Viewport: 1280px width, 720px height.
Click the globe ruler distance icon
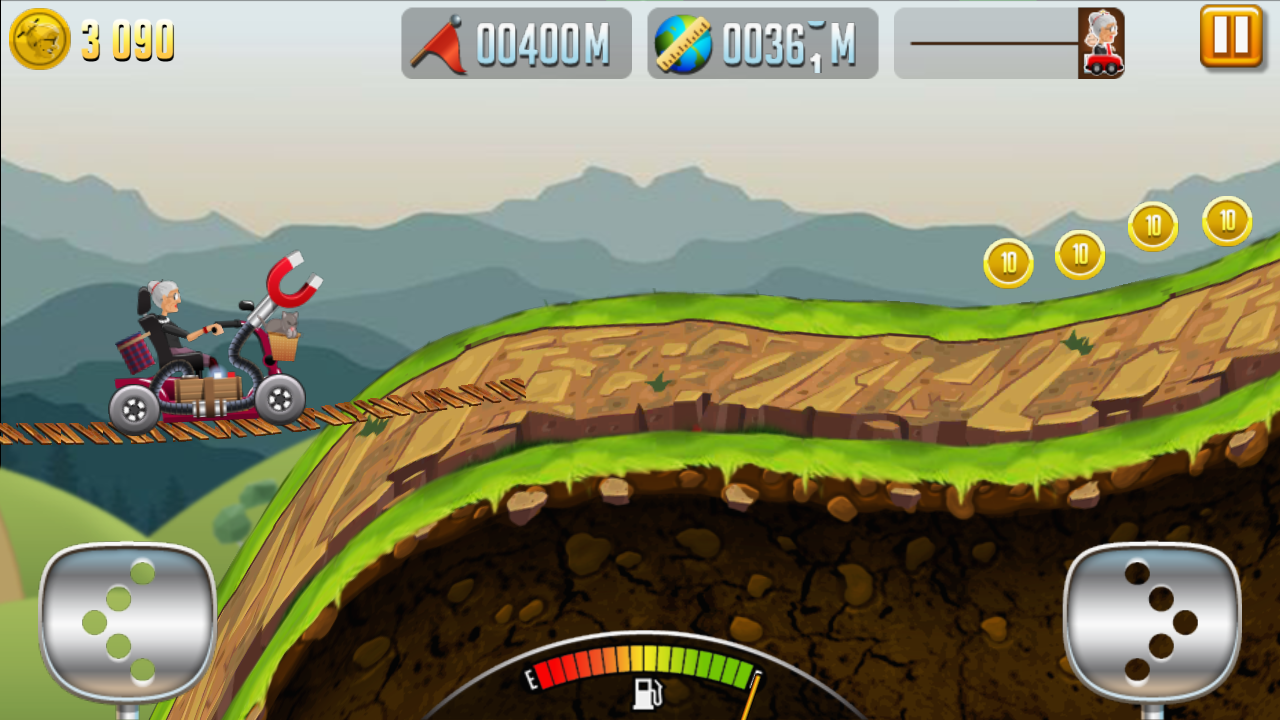point(684,42)
